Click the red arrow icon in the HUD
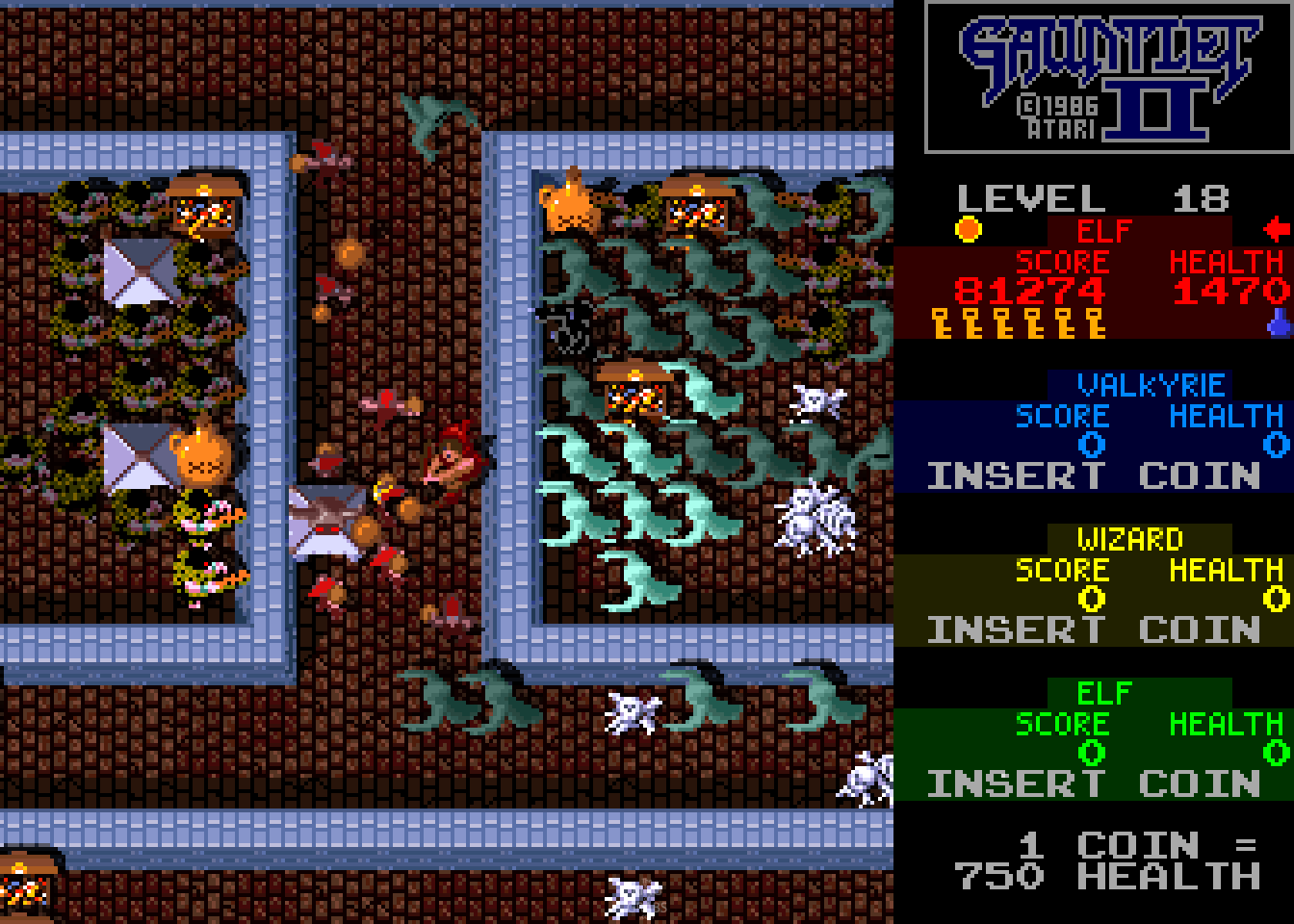Screen dimensions: 1294x924 point(1278,229)
